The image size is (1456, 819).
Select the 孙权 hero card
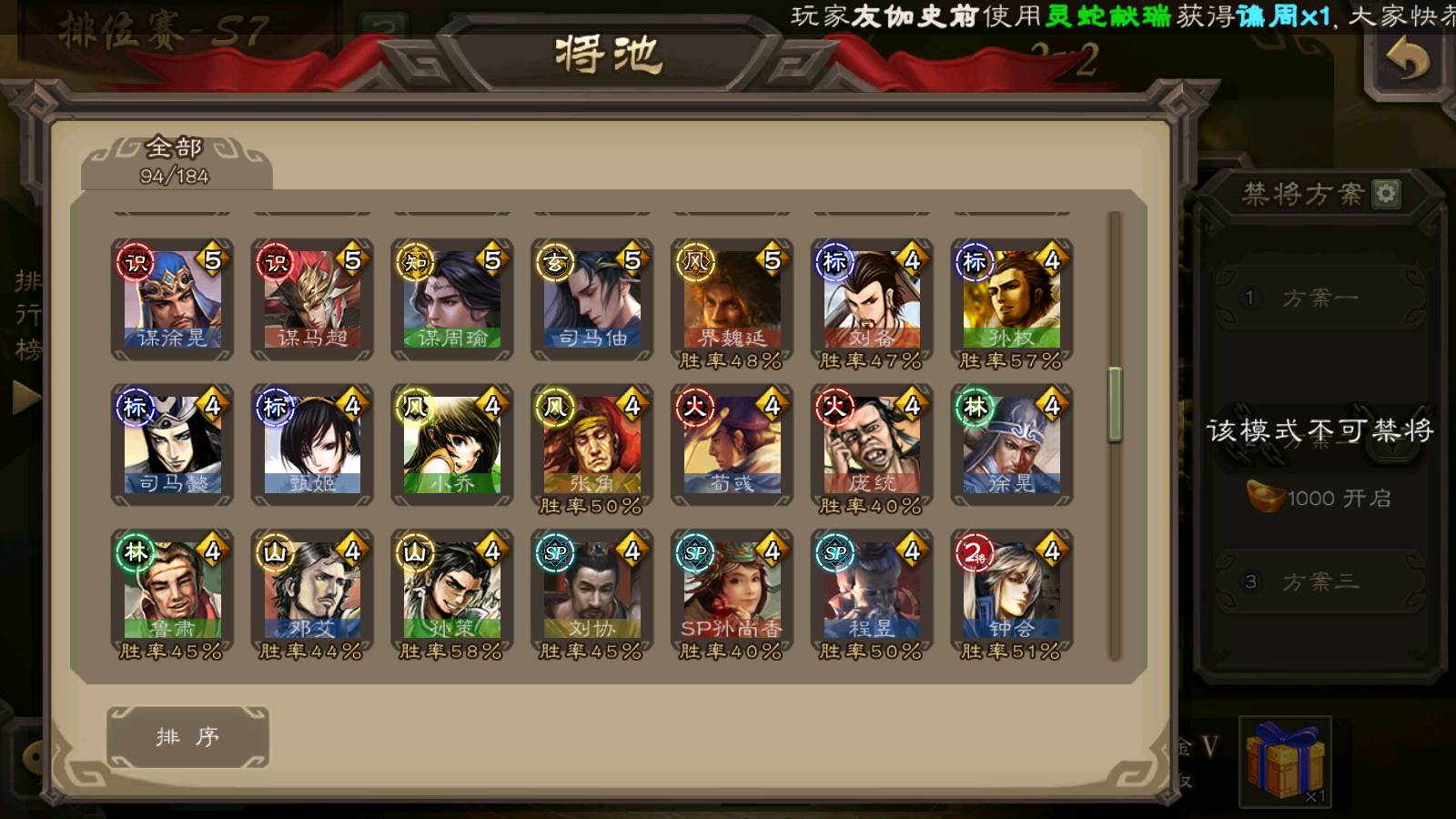pos(1012,299)
